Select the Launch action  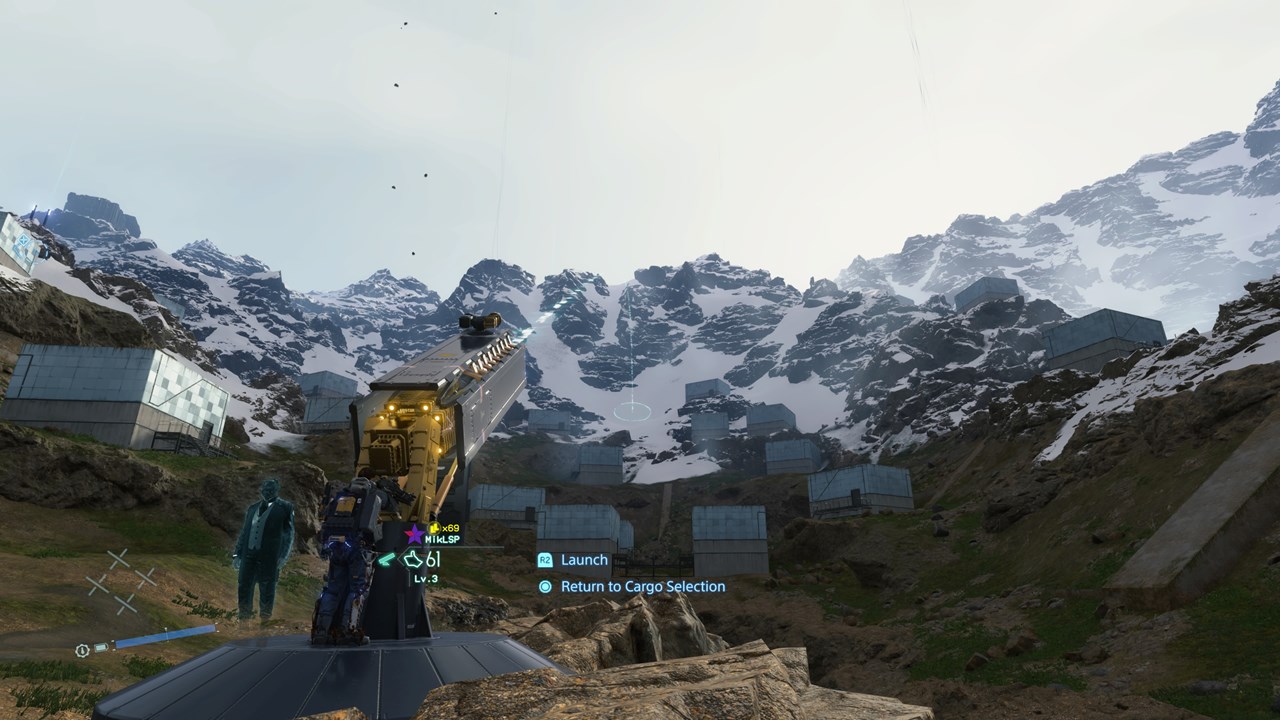pyautogui.click(x=583, y=560)
